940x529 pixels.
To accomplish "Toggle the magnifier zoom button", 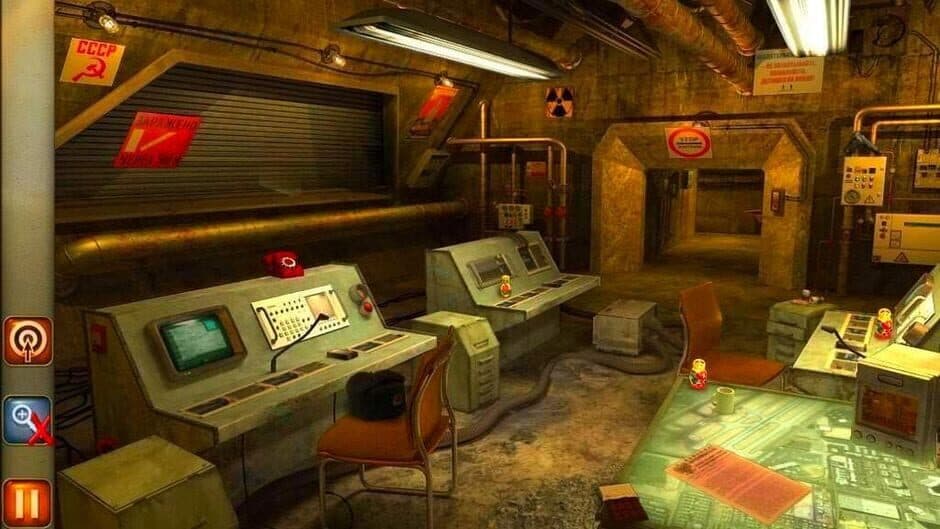I will [27, 420].
